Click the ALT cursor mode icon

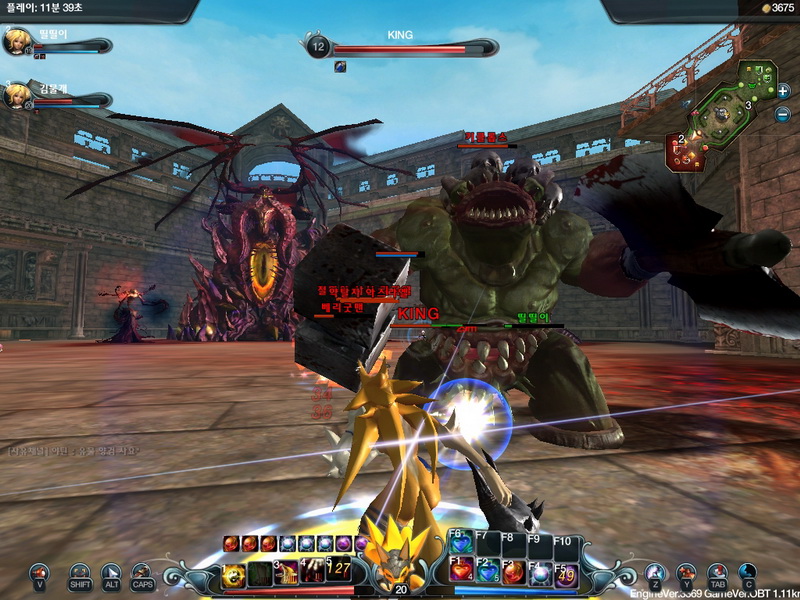112,574
